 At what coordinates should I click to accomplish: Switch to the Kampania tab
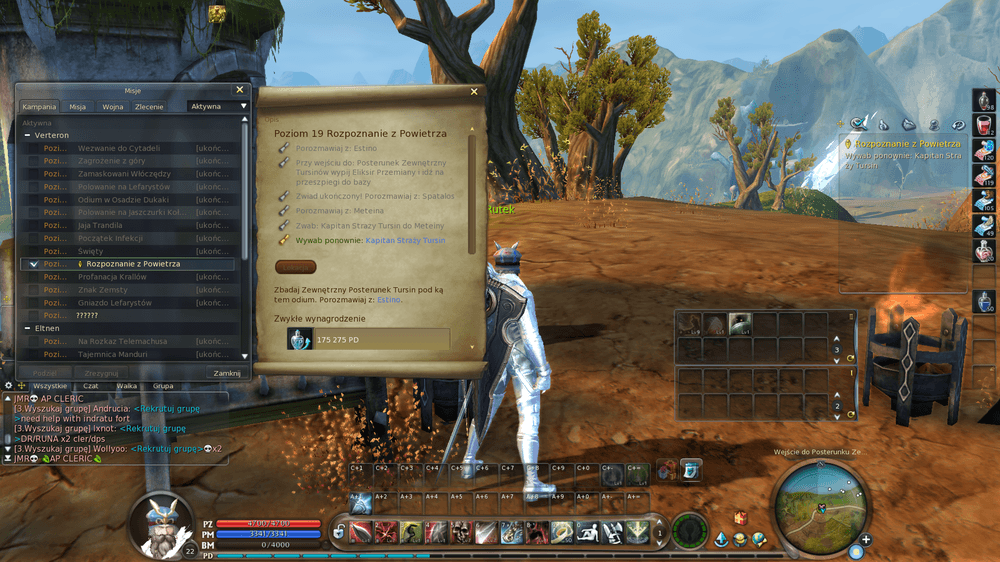tap(40, 106)
